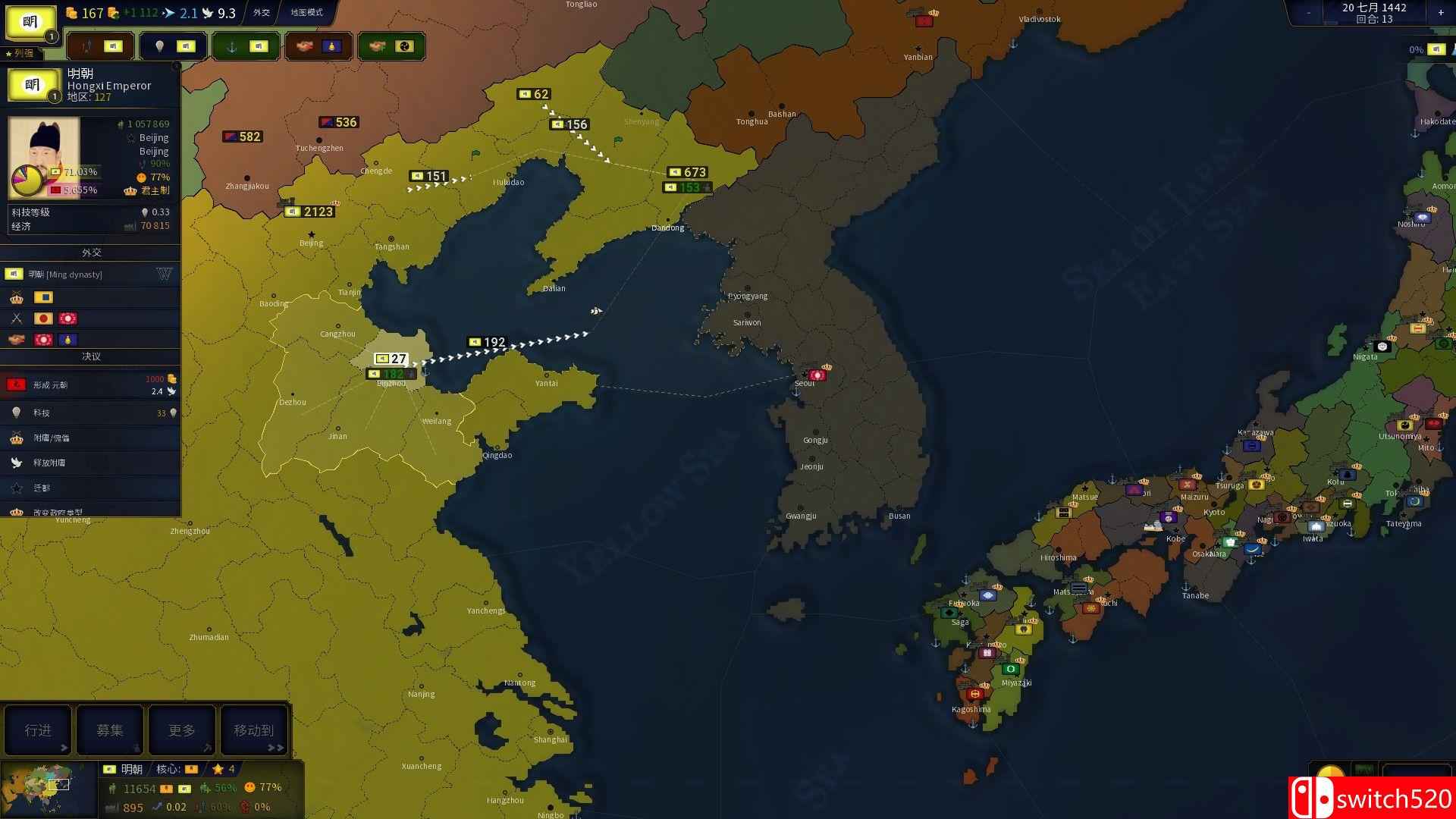
Task: Click the anchor naval toolbar icon
Action: [x=234, y=47]
